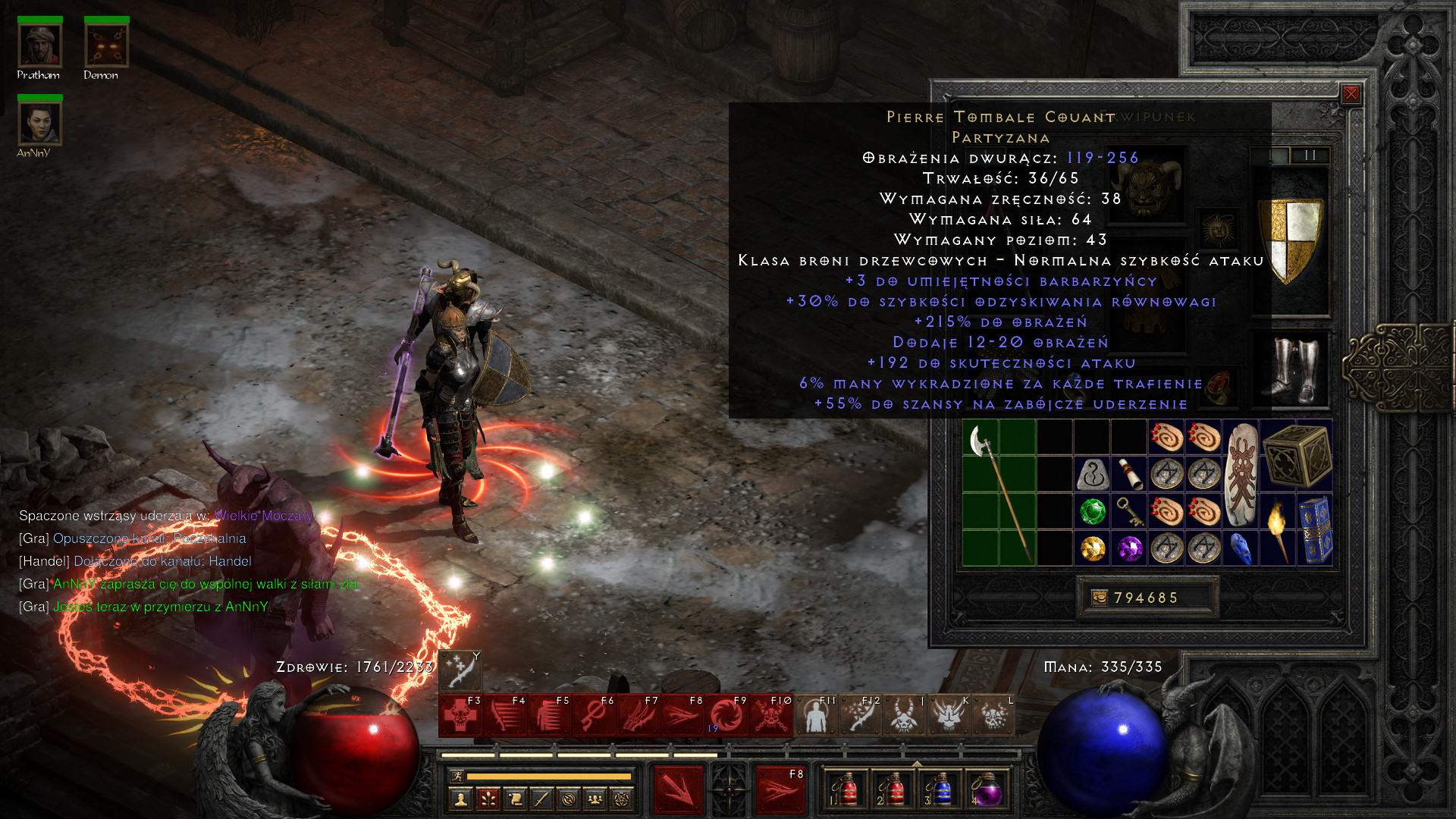
Task: Select the equipped white-and-gold shield
Action: pyautogui.click(x=1291, y=240)
